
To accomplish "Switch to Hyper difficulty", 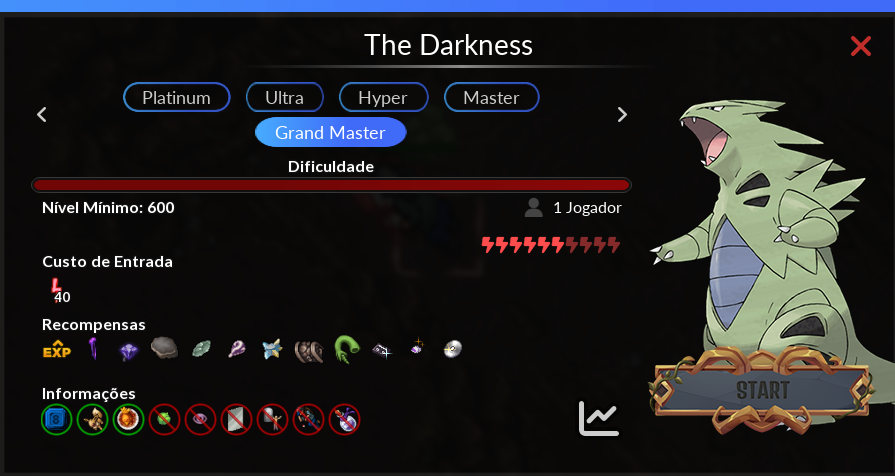I will (383, 97).
